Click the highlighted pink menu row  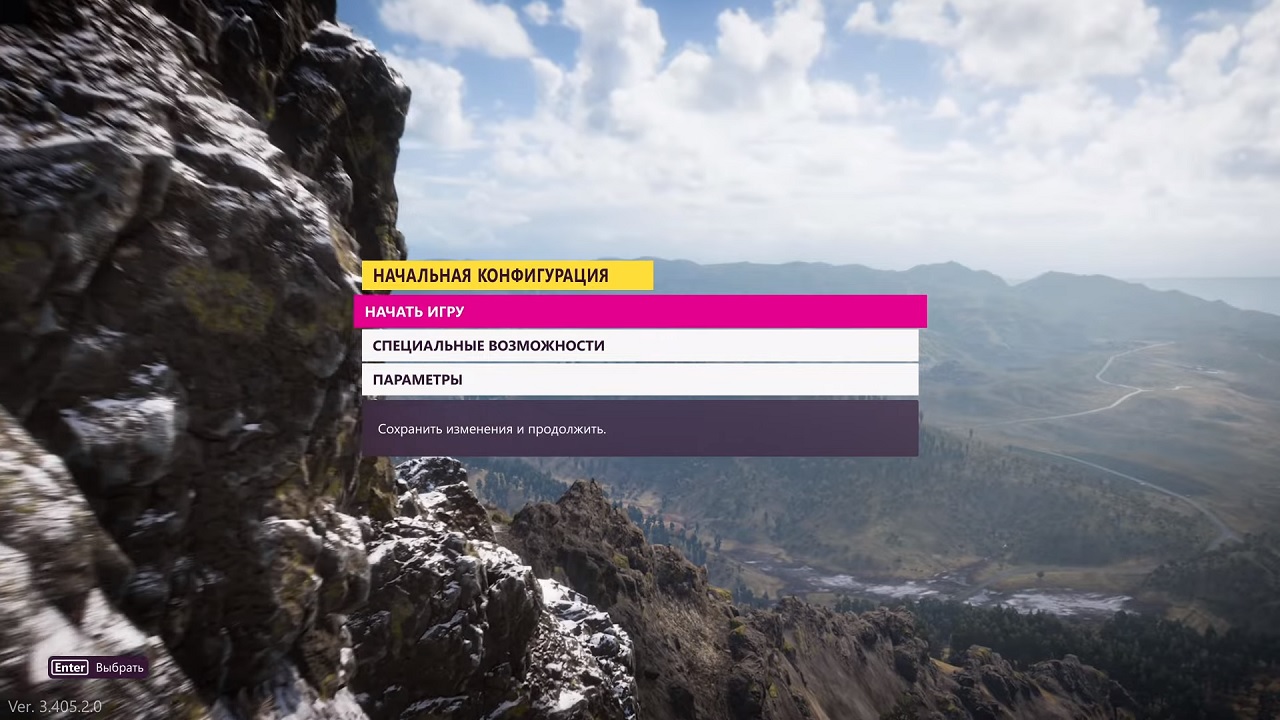click(x=640, y=311)
